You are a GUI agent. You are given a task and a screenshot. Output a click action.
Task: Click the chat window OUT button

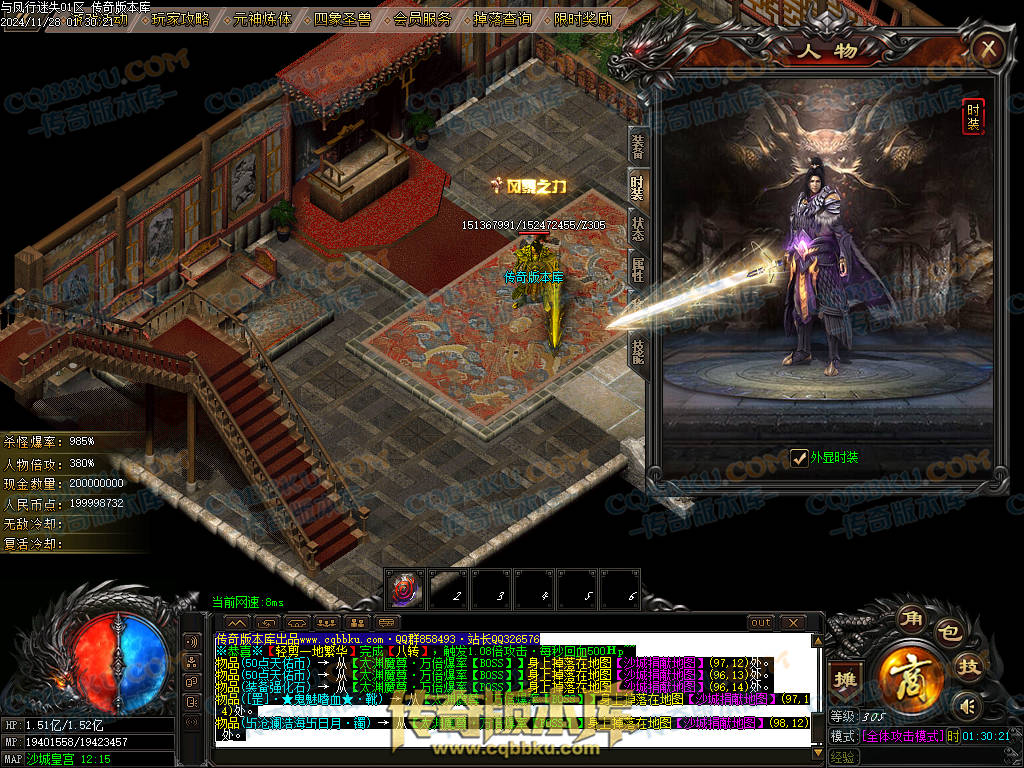pyautogui.click(x=761, y=623)
